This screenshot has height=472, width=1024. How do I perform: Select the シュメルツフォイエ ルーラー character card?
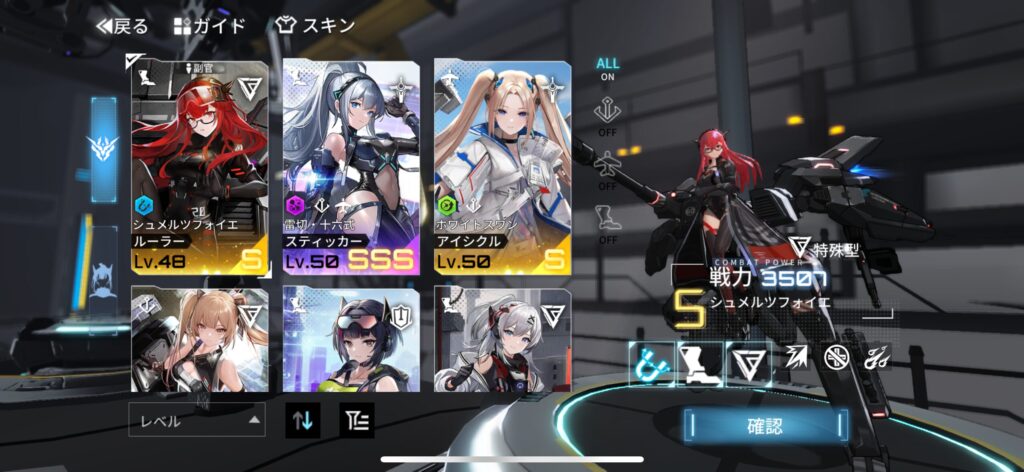(x=200, y=167)
